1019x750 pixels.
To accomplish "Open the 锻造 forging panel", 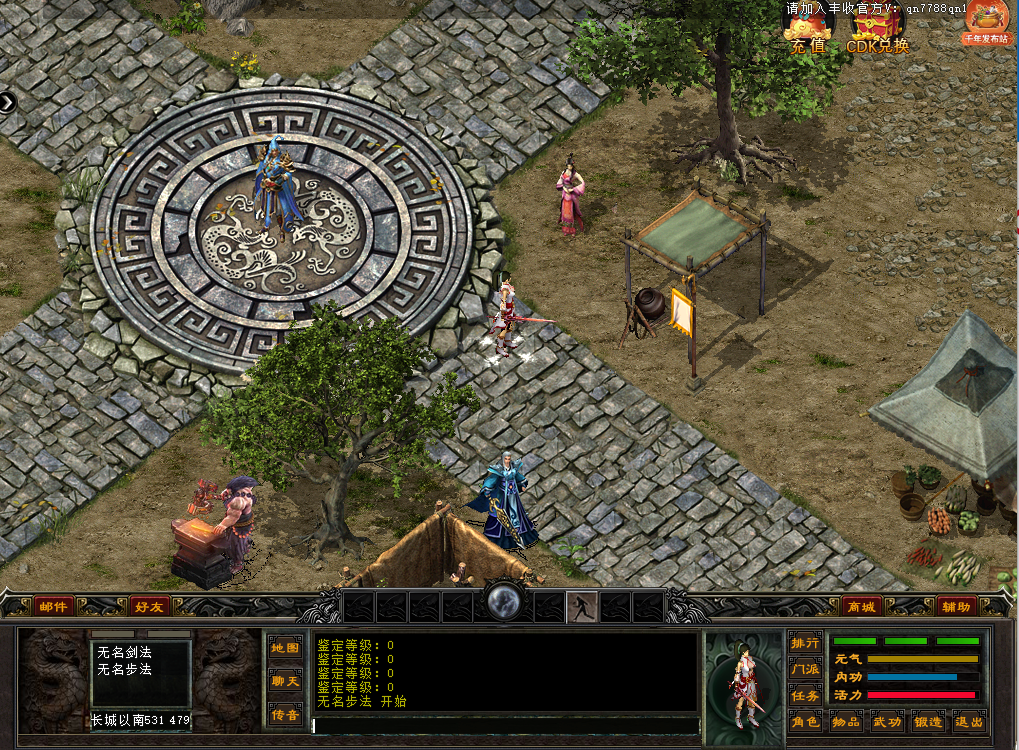I will [928, 721].
